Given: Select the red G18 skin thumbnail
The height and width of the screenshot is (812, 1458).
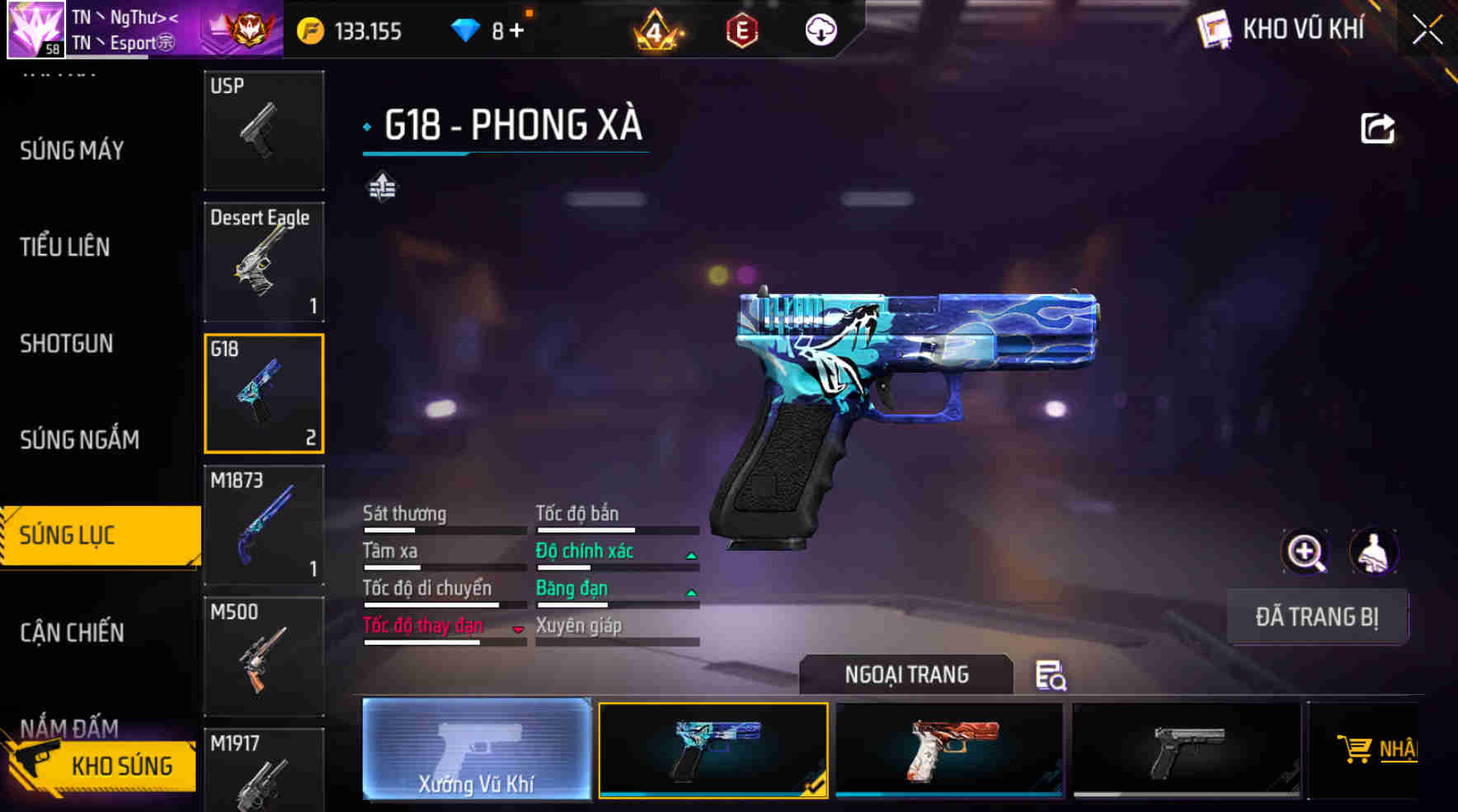Looking at the screenshot, I should click(948, 749).
